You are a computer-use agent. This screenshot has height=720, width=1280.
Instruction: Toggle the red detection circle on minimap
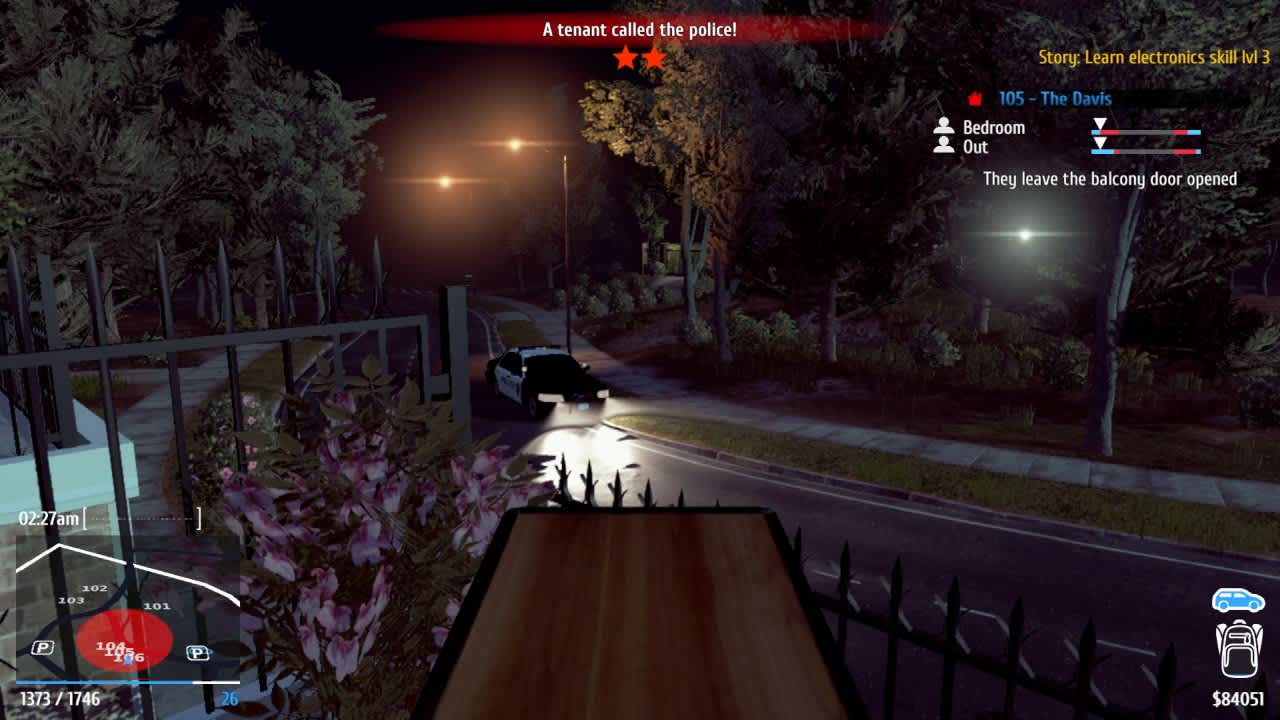pyautogui.click(x=124, y=640)
